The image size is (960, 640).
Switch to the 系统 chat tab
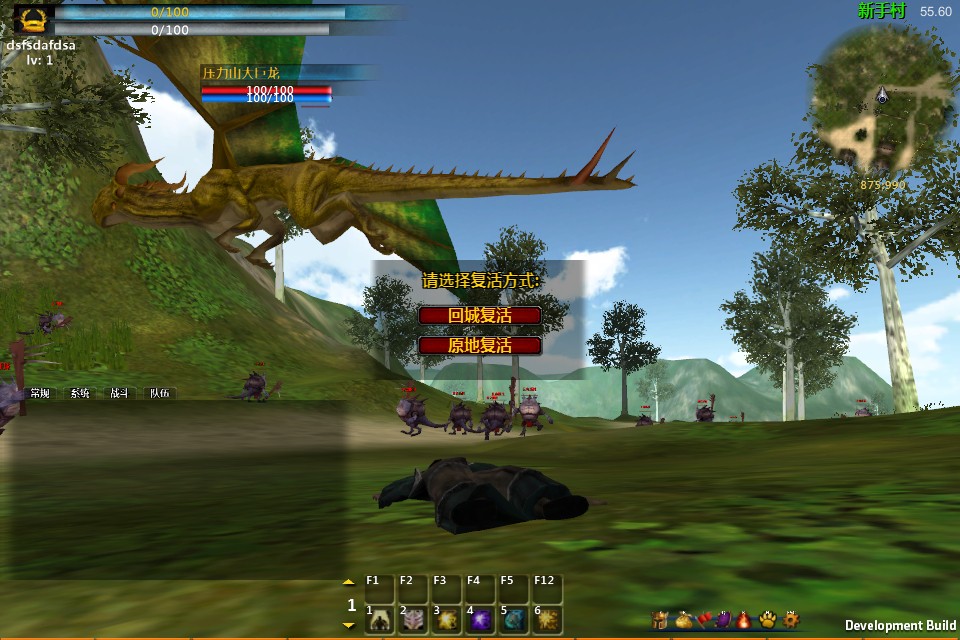(x=80, y=393)
